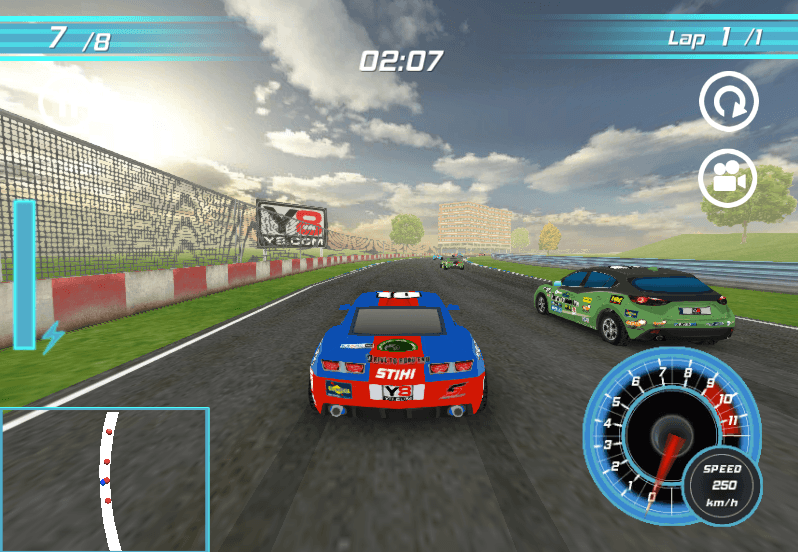
Task: Activate the lightning bolt nitro icon
Action: 52,336
